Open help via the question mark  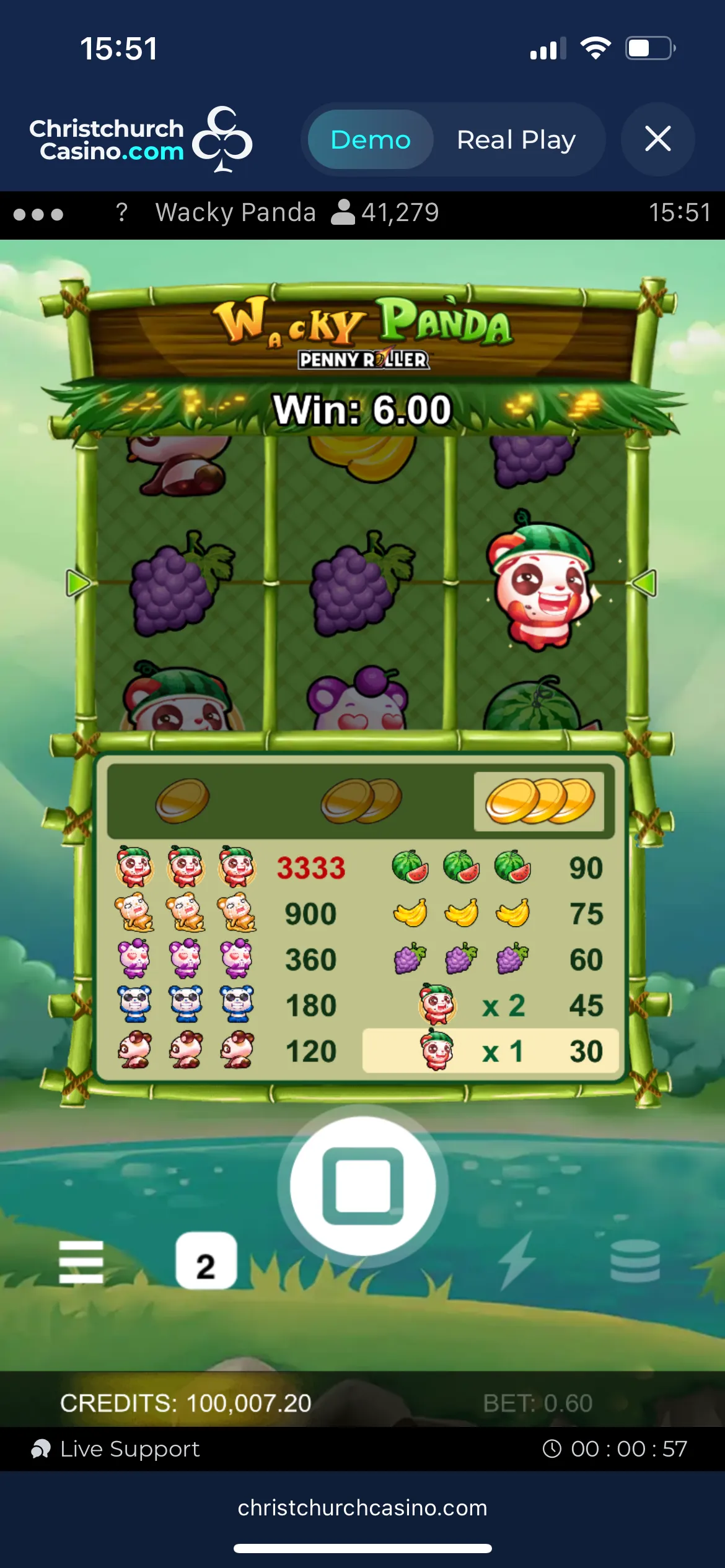point(121,212)
